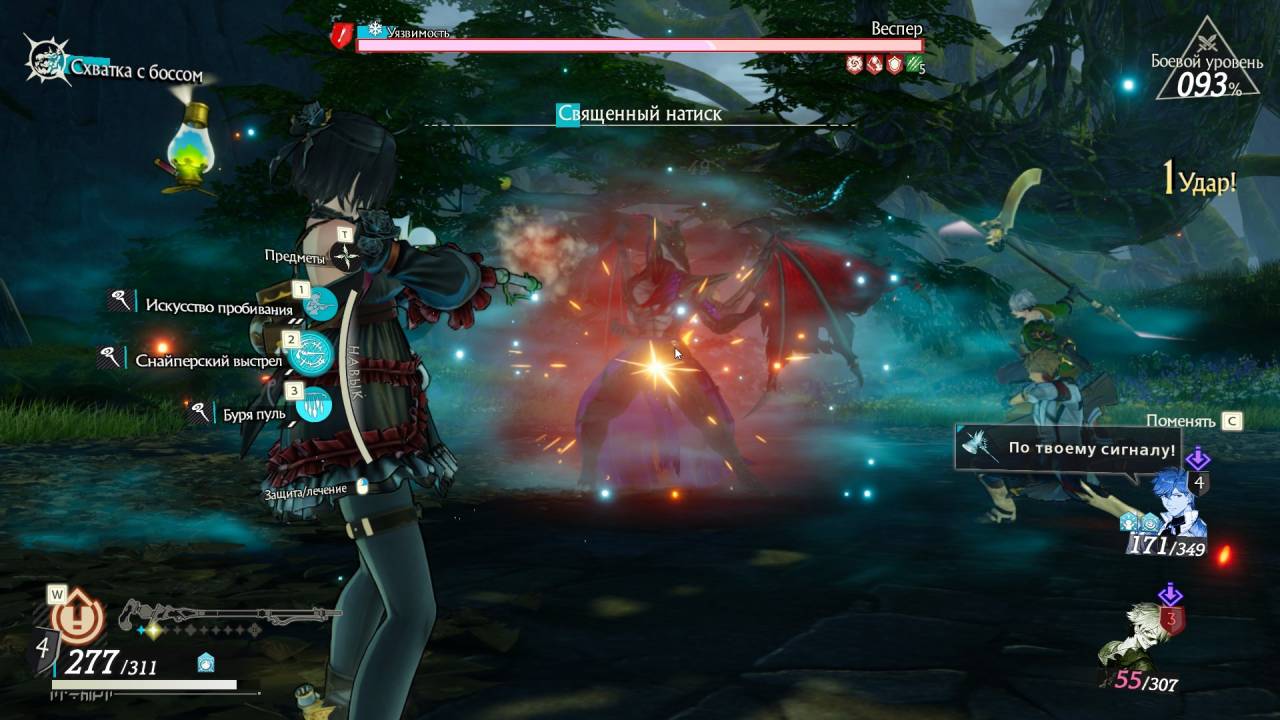Click the Схватка с боссом skull icon

coord(46,60)
